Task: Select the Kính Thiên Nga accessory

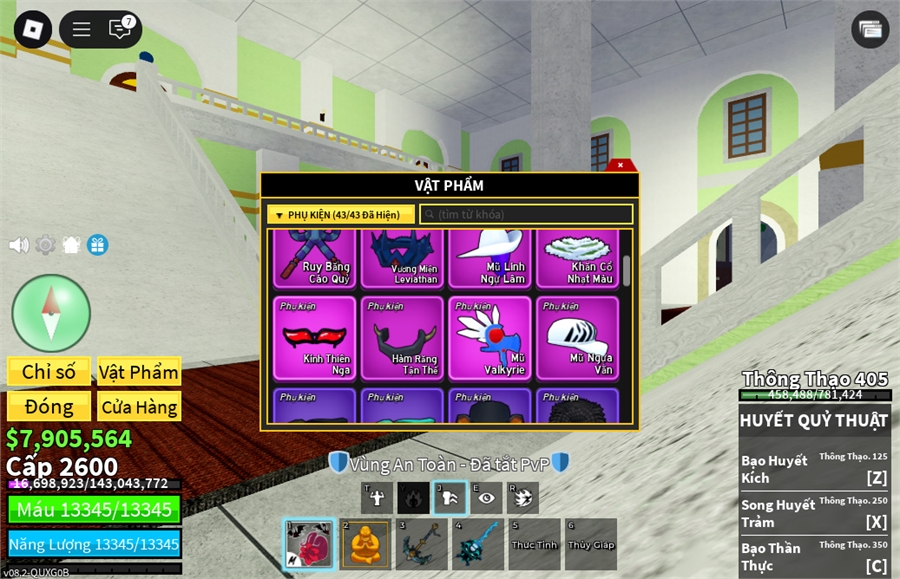Action: pos(314,338)
